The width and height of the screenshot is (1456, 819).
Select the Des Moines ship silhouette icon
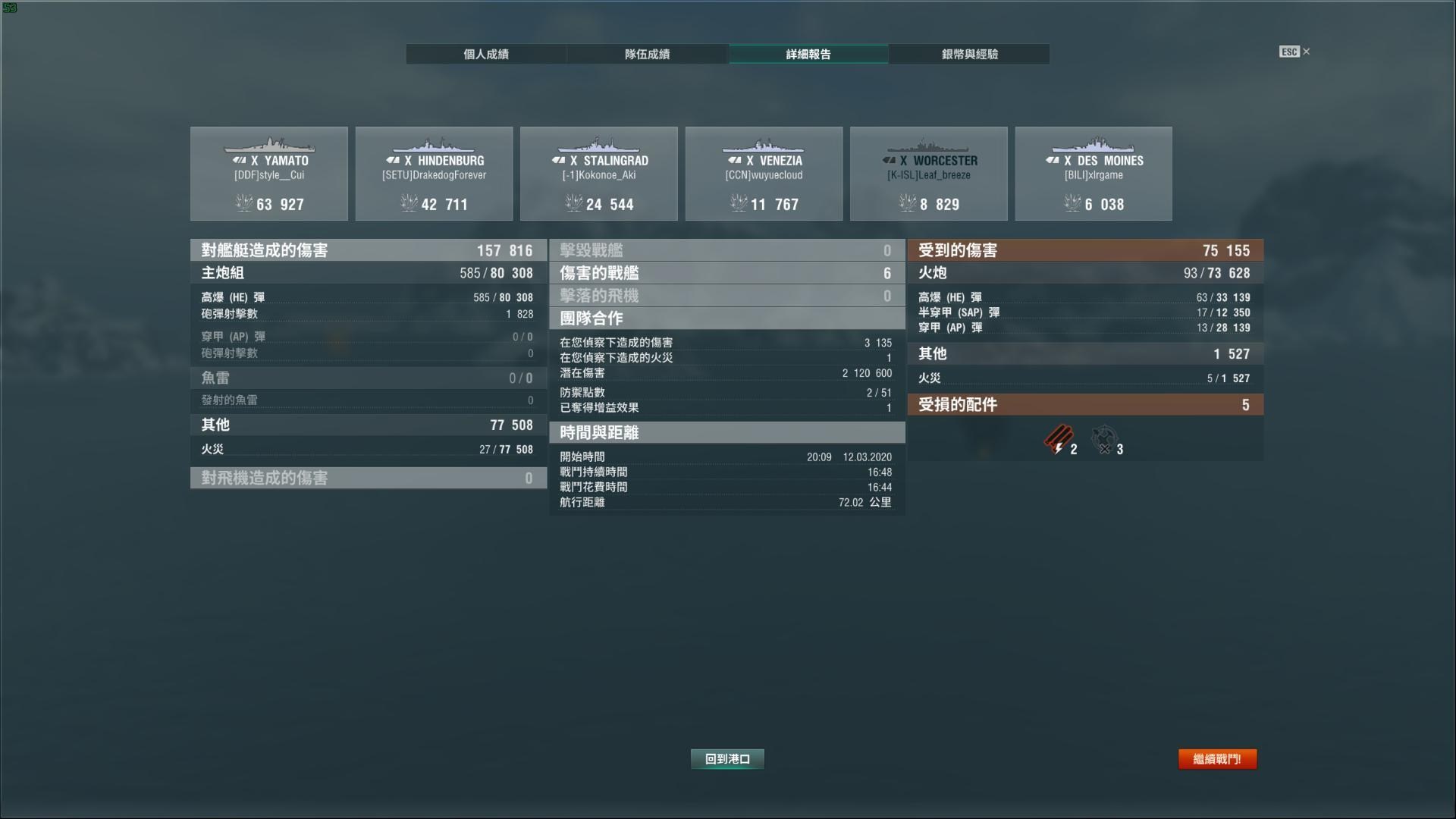pos(1093,144)
